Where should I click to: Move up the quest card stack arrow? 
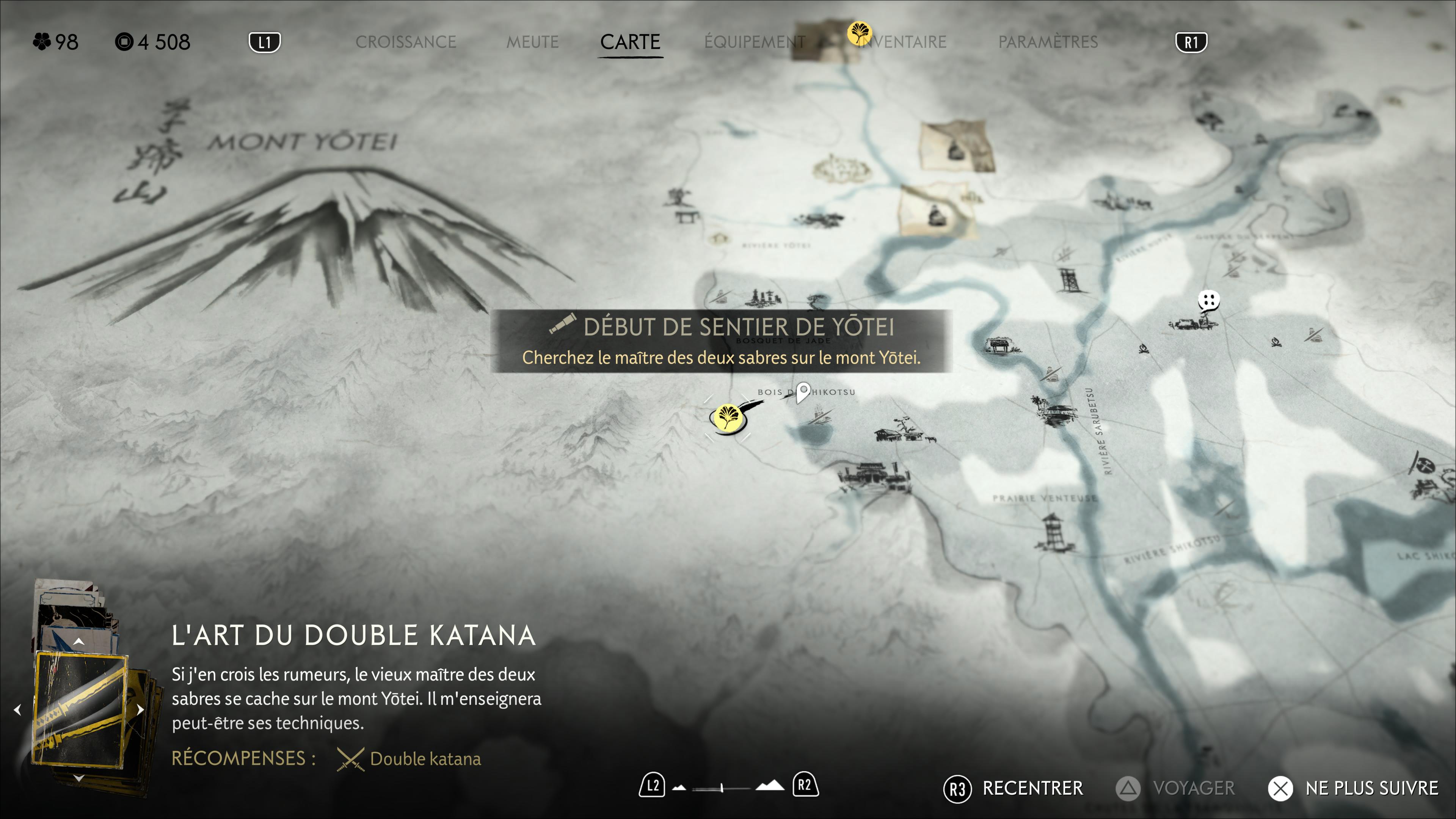point(79,642)
